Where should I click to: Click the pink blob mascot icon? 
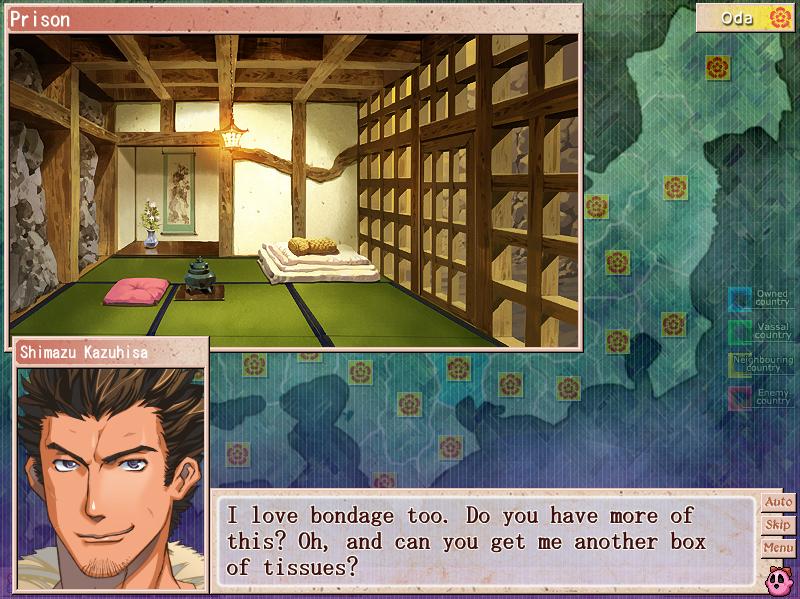(x=779, y=577)
